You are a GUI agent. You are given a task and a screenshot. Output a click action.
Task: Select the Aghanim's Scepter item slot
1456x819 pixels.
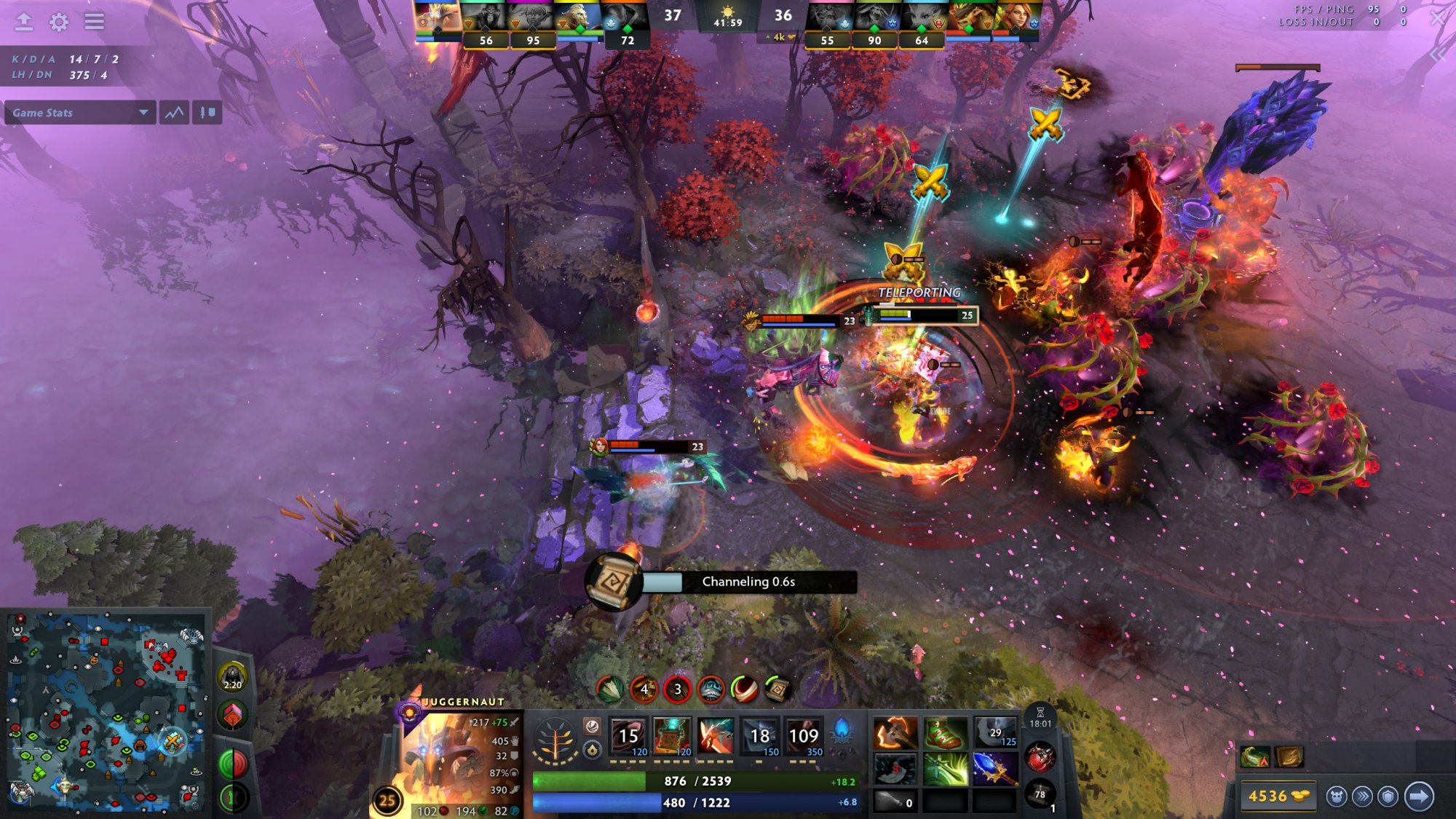tap(994, 769)
